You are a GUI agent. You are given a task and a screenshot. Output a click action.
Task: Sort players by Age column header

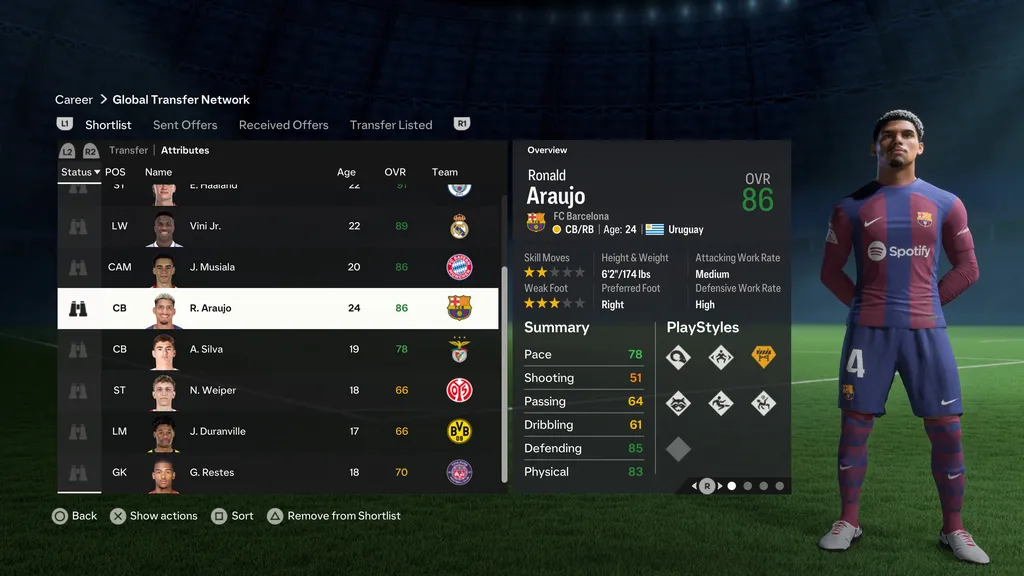click(x=346, y=172)
